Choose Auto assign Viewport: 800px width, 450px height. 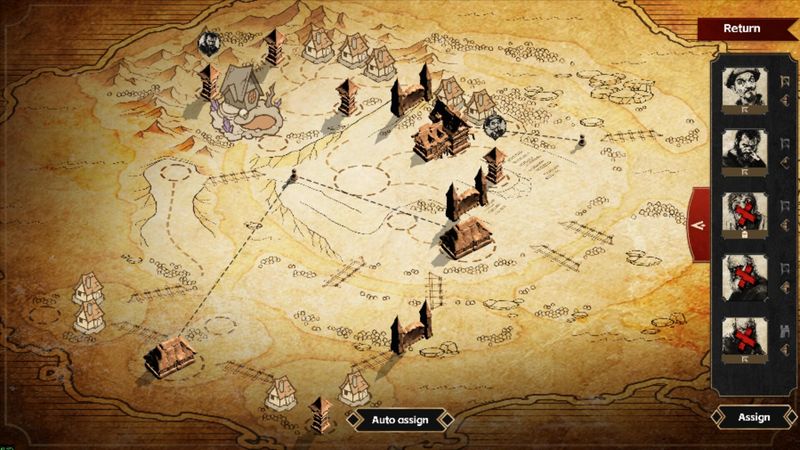tap(399, 419)
